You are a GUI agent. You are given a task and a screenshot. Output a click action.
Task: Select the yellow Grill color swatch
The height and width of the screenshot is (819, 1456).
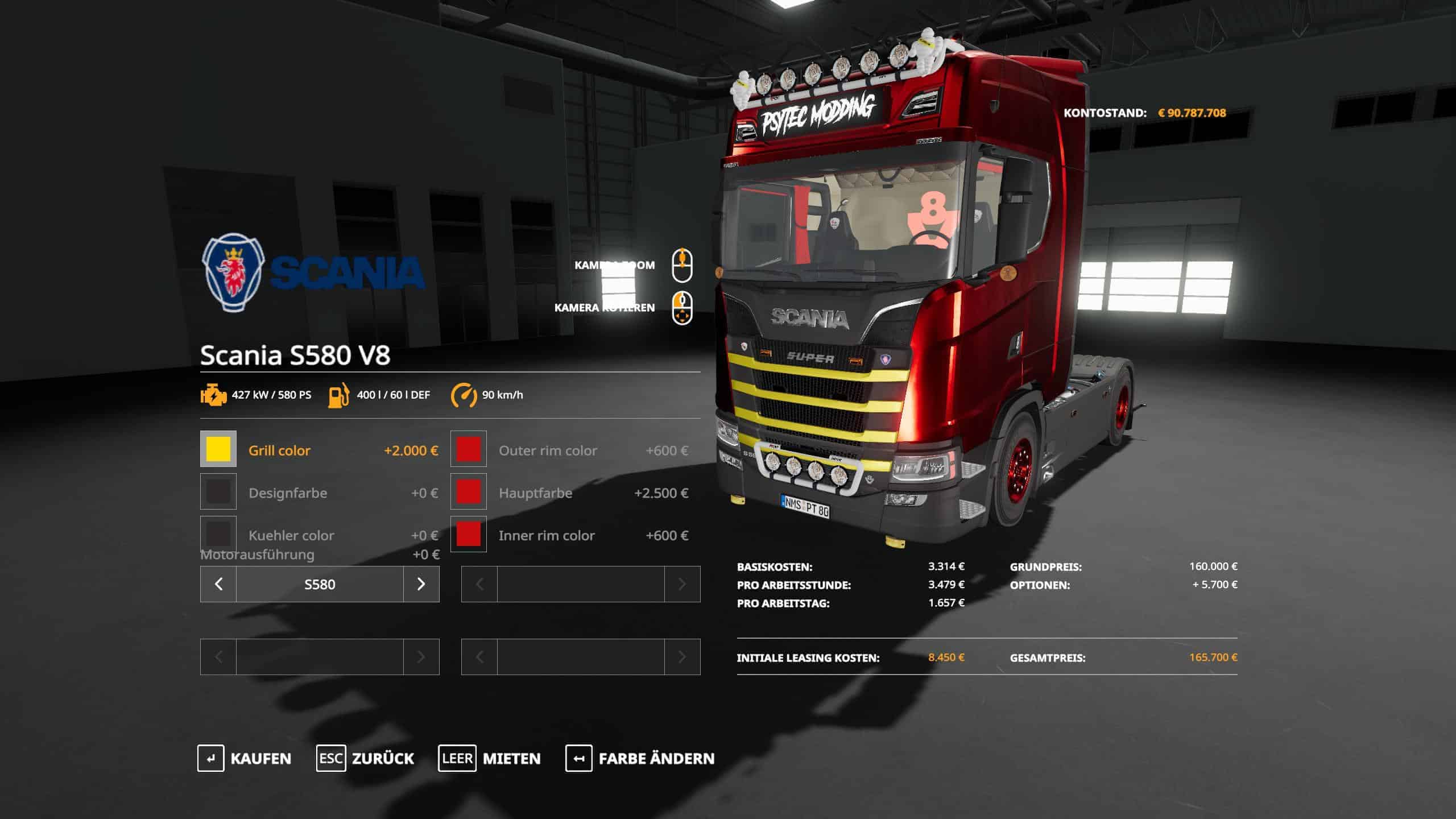coord(218,449)
